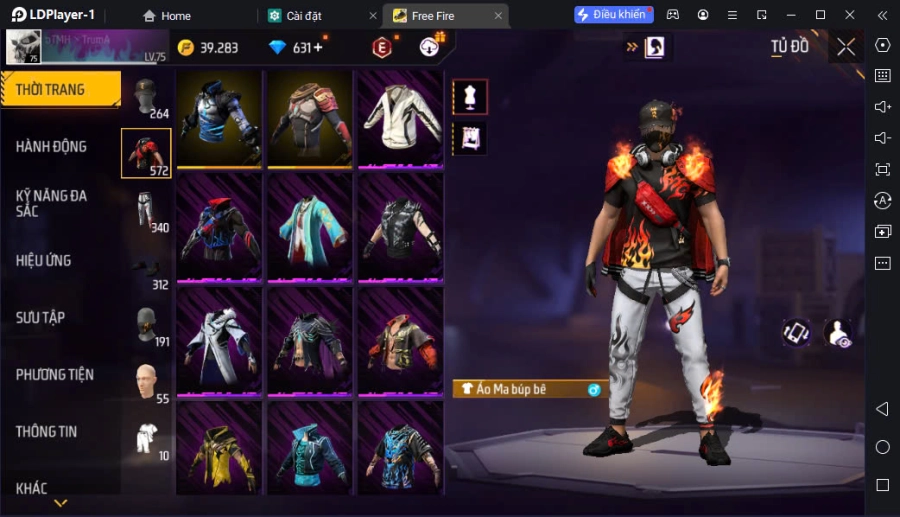Switch to the Hành Động tab
The image size is (900, 517).
[51, 146]
